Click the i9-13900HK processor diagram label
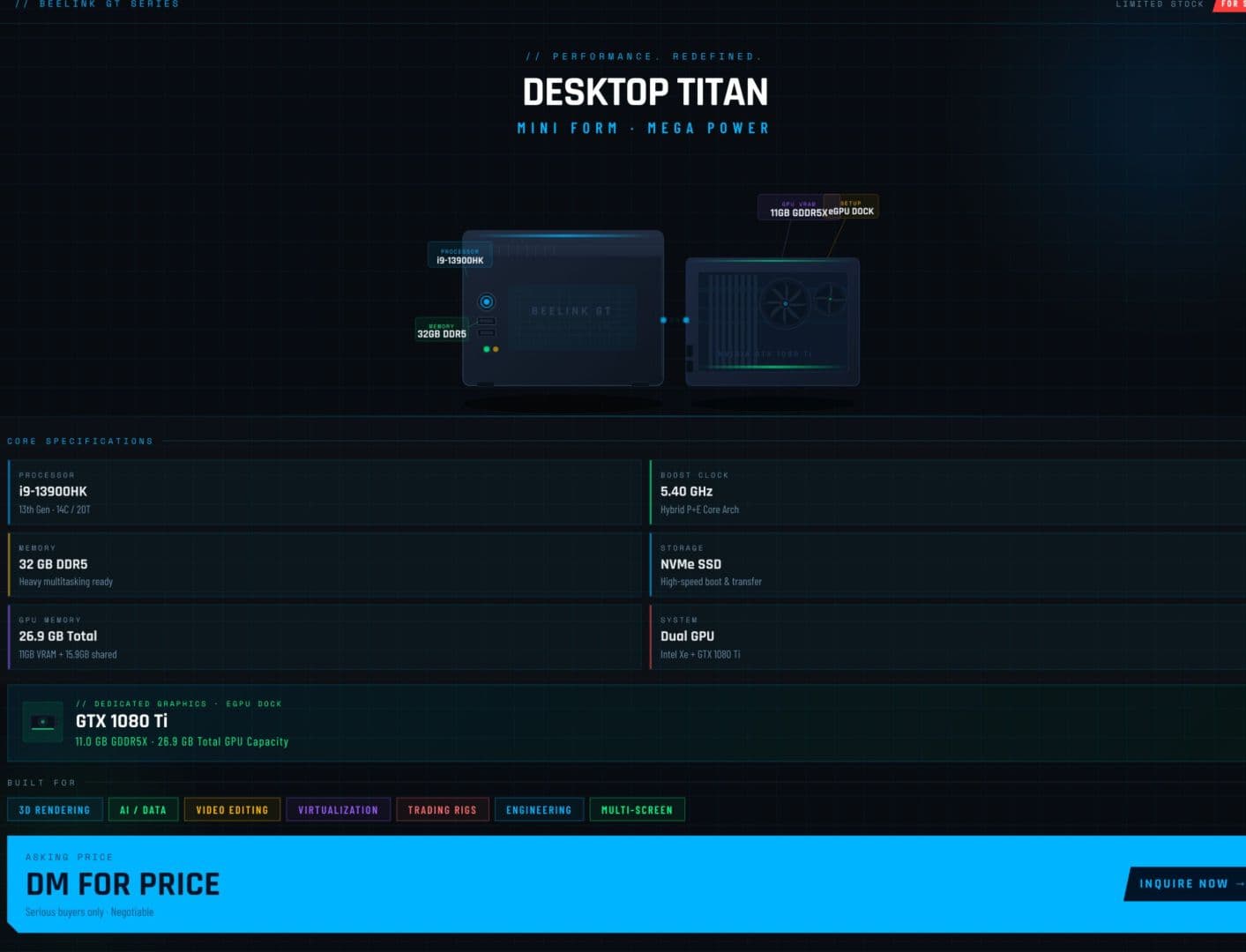The height and width of the screenshot is (952, 1246). coord(459,257)
